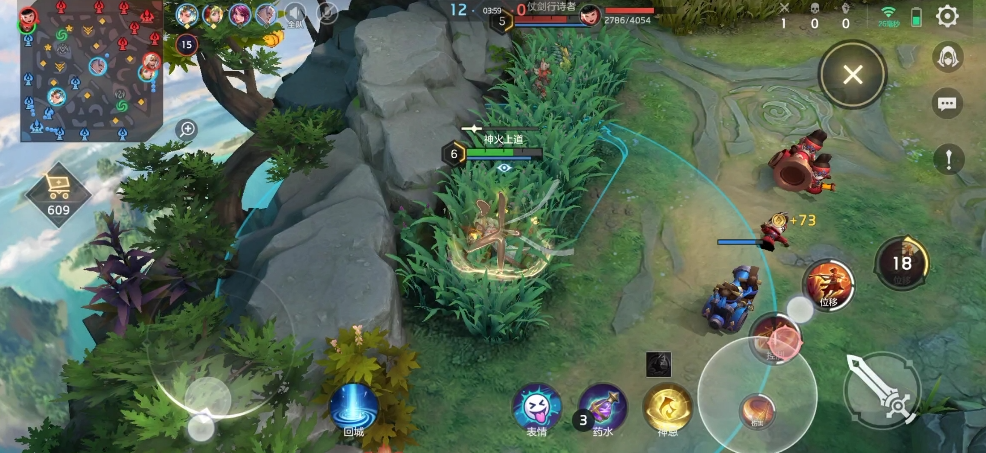Screen dimensions: 986x453
Task: Select the ultimate skill showing 18 cooldown
Action: 902,263
